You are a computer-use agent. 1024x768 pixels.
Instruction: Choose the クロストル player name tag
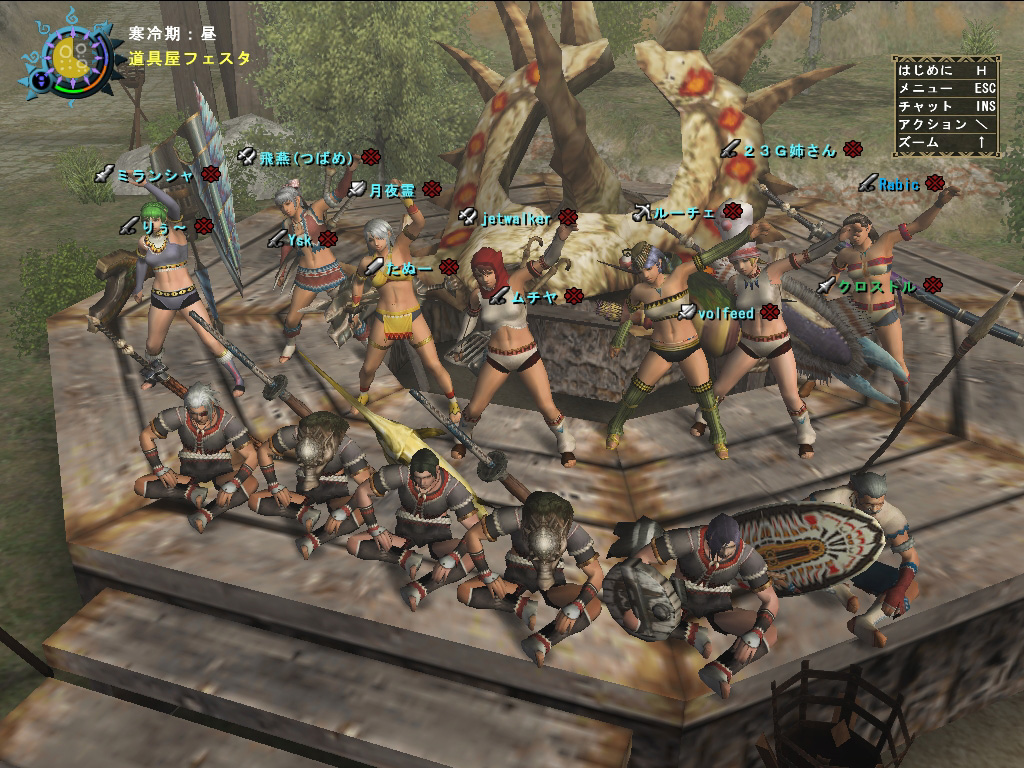(876, 286)
